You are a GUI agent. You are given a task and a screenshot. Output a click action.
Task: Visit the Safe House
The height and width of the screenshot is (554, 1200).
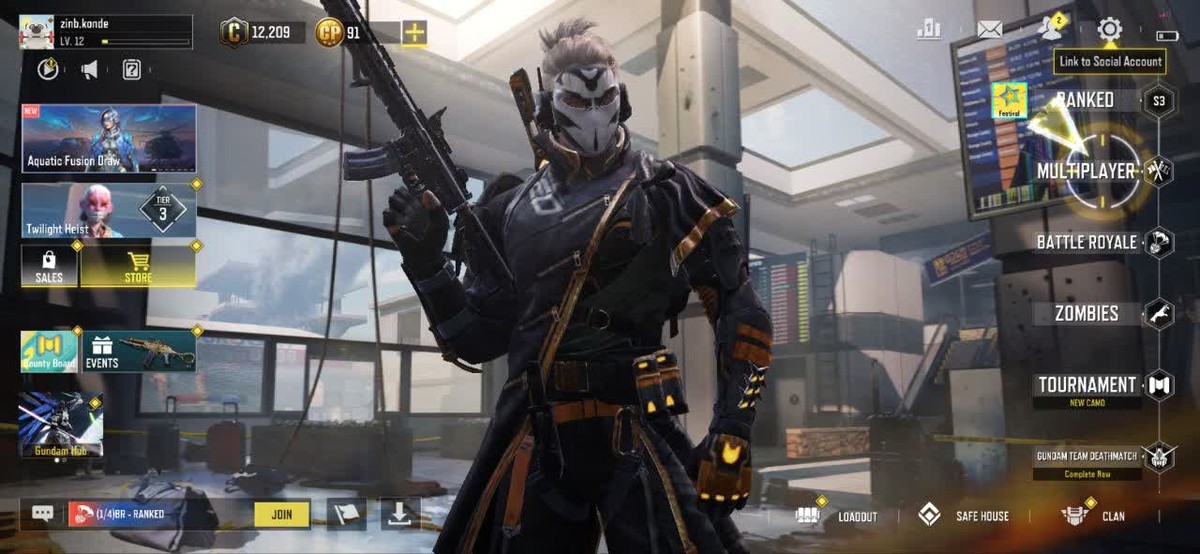[x=964, y=516]
